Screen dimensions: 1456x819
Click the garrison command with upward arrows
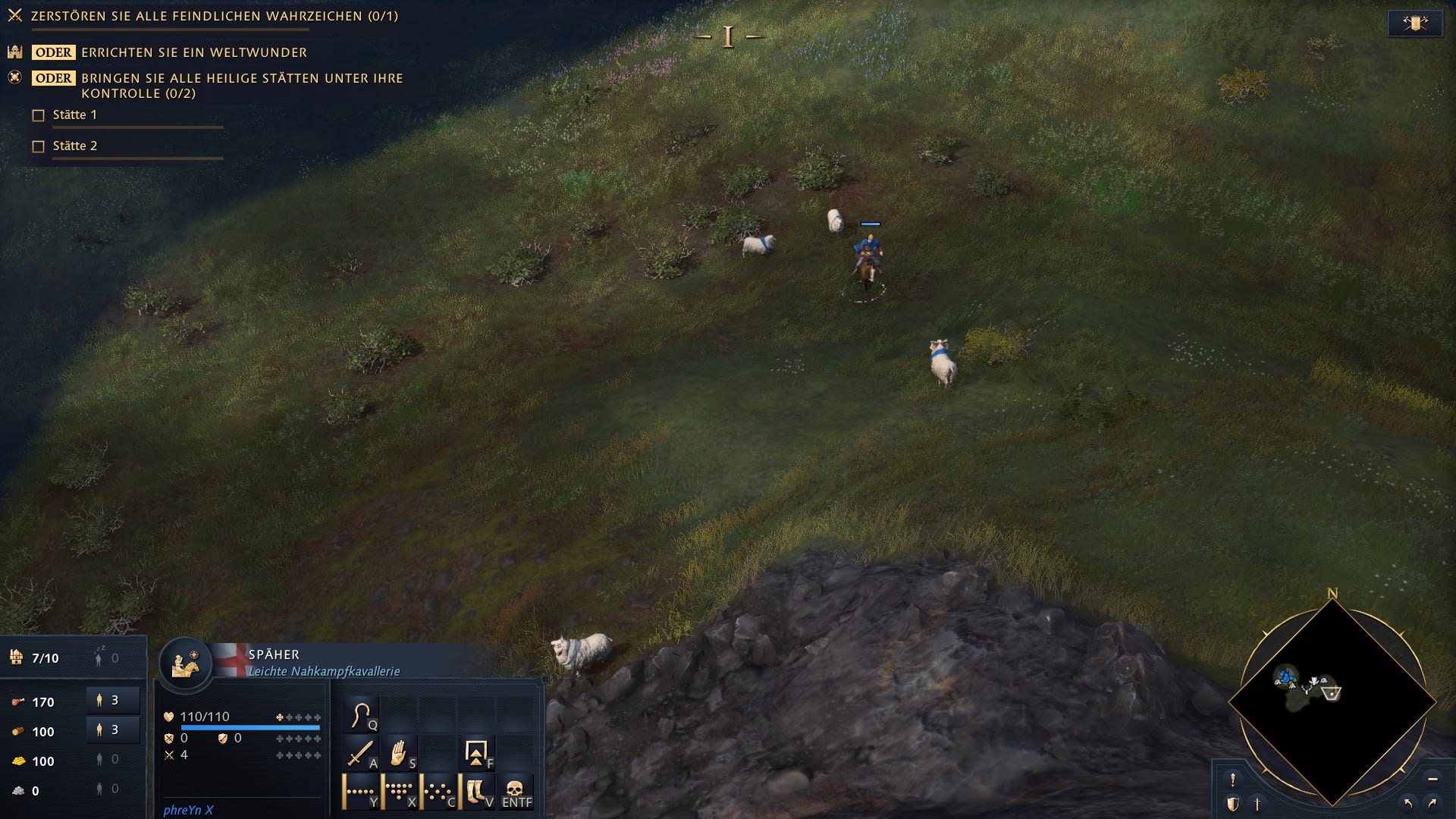pos(477,754)
